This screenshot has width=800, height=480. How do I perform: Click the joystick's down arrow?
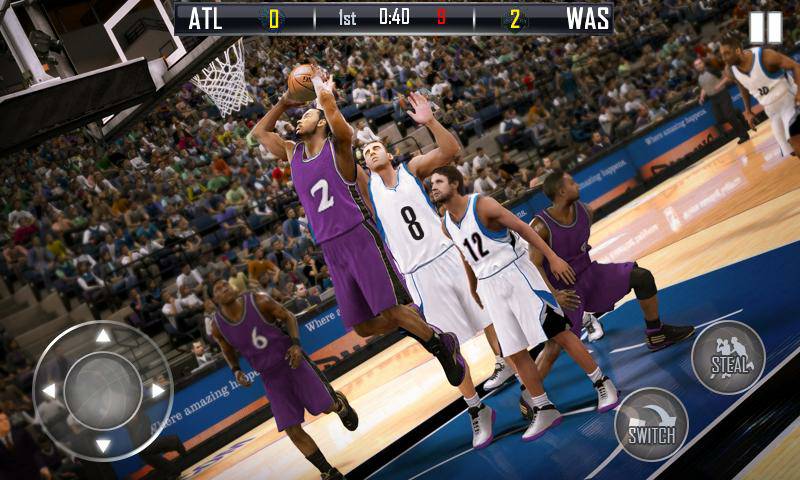click(x=103, y=445)
